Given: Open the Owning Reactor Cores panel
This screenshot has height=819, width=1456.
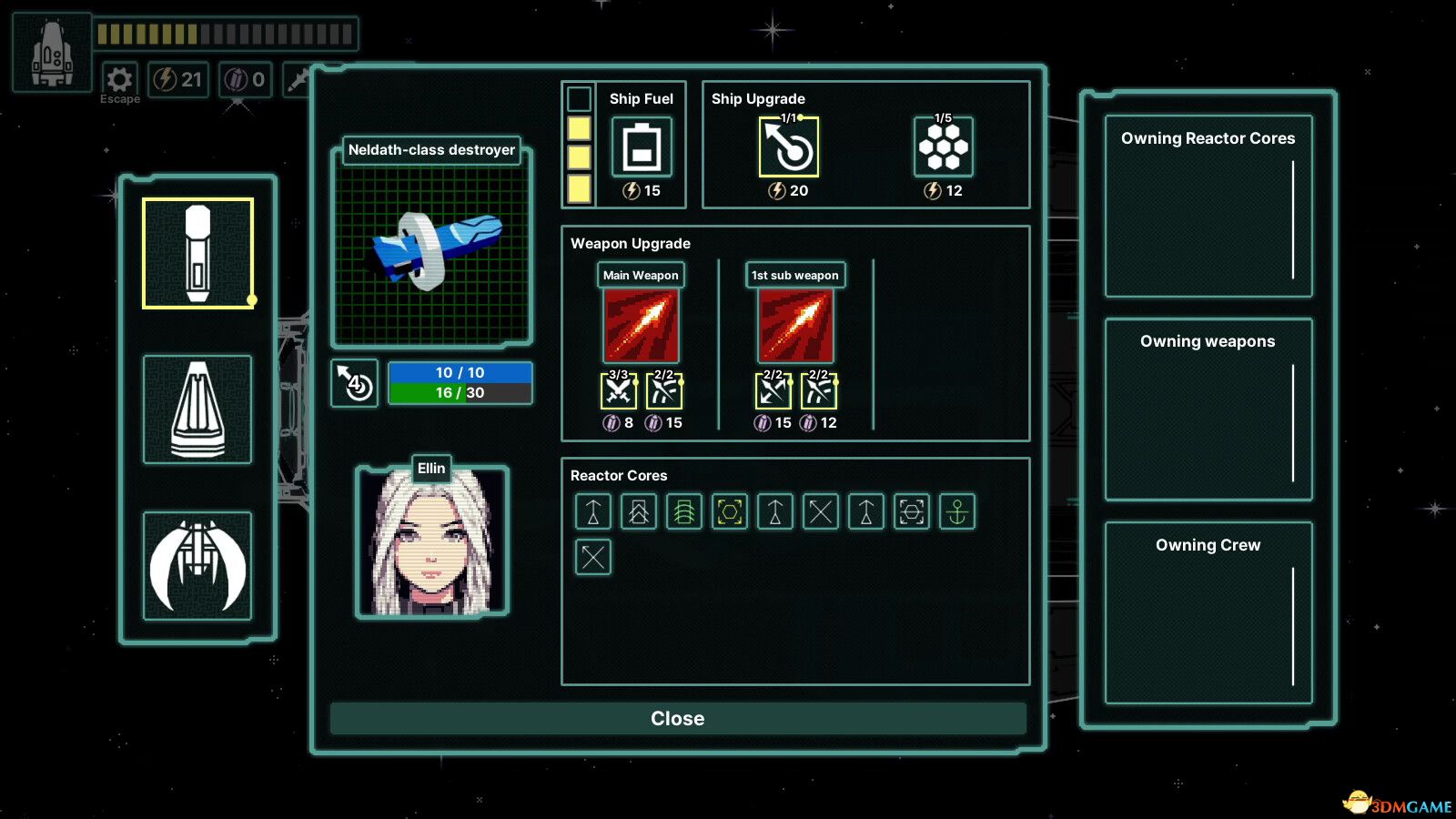Looking at the screenshot, I should click(x=1208, y=207).
